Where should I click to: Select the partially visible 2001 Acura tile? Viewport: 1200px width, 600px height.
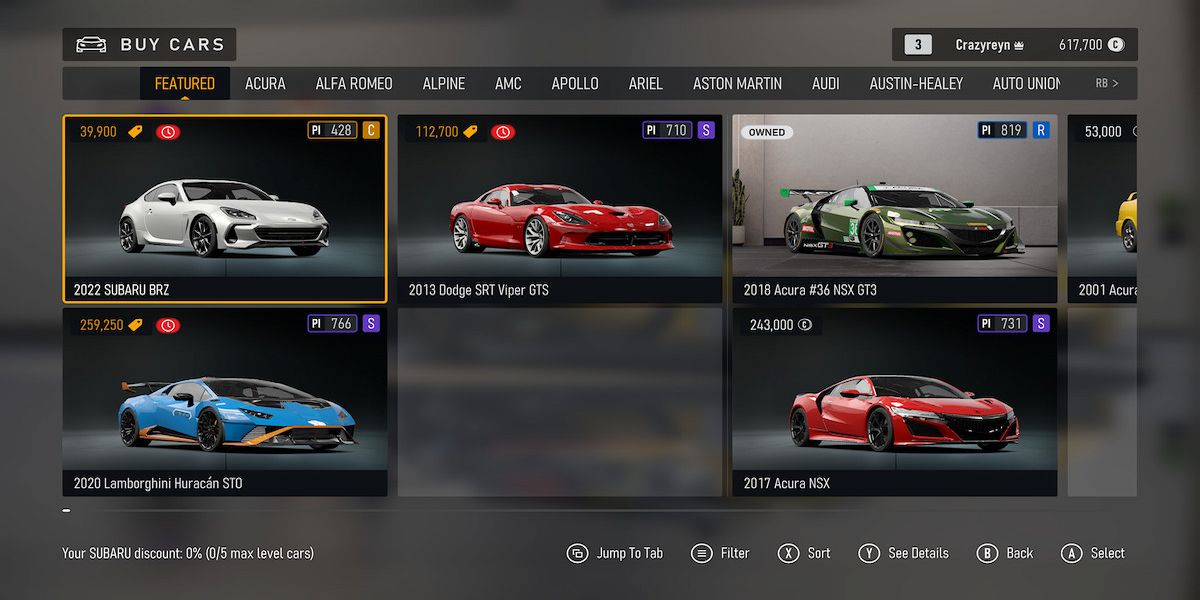[x=1102, y=208]
